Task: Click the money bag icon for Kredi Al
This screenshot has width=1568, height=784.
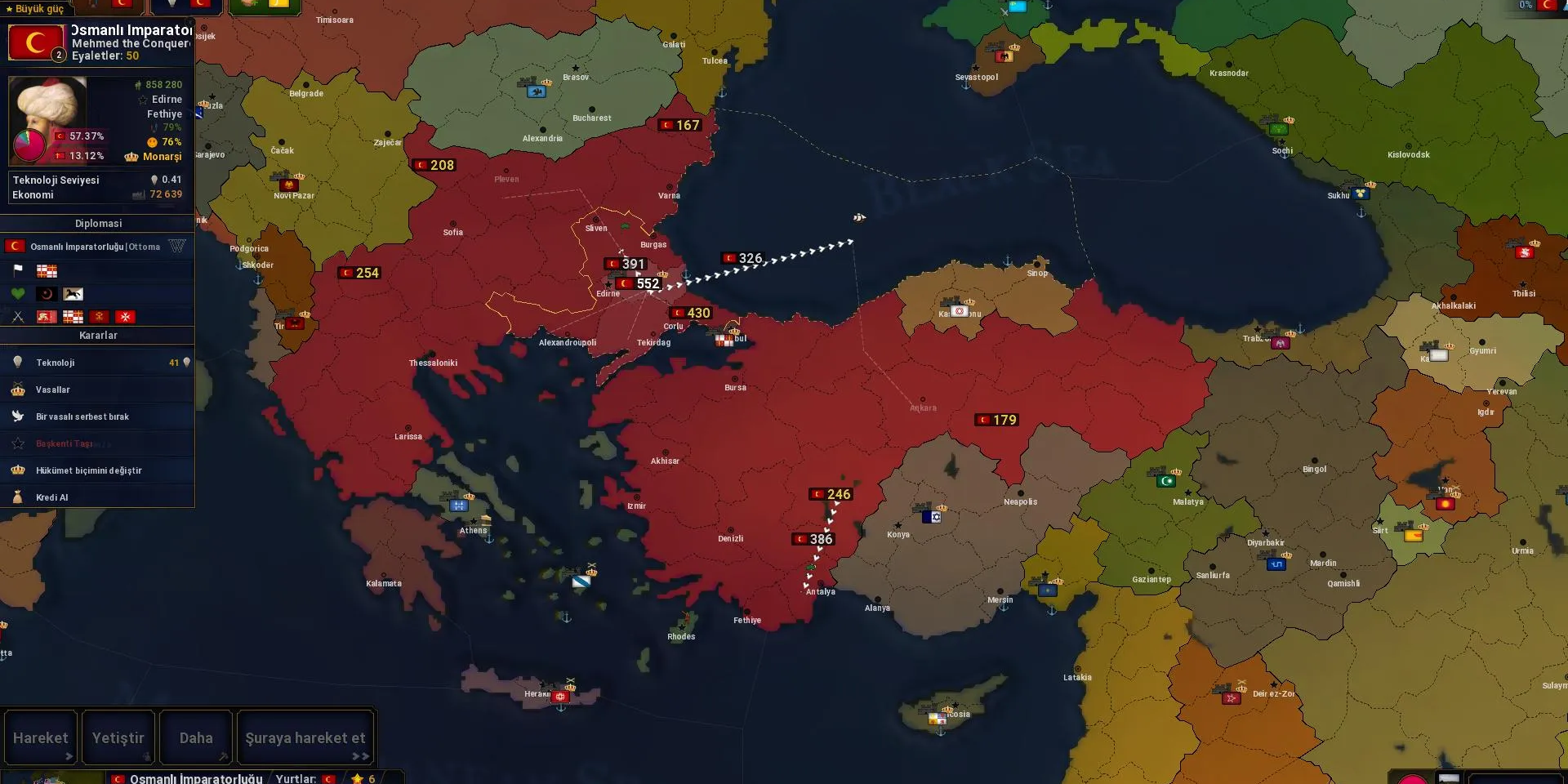Action: (18, 497)
